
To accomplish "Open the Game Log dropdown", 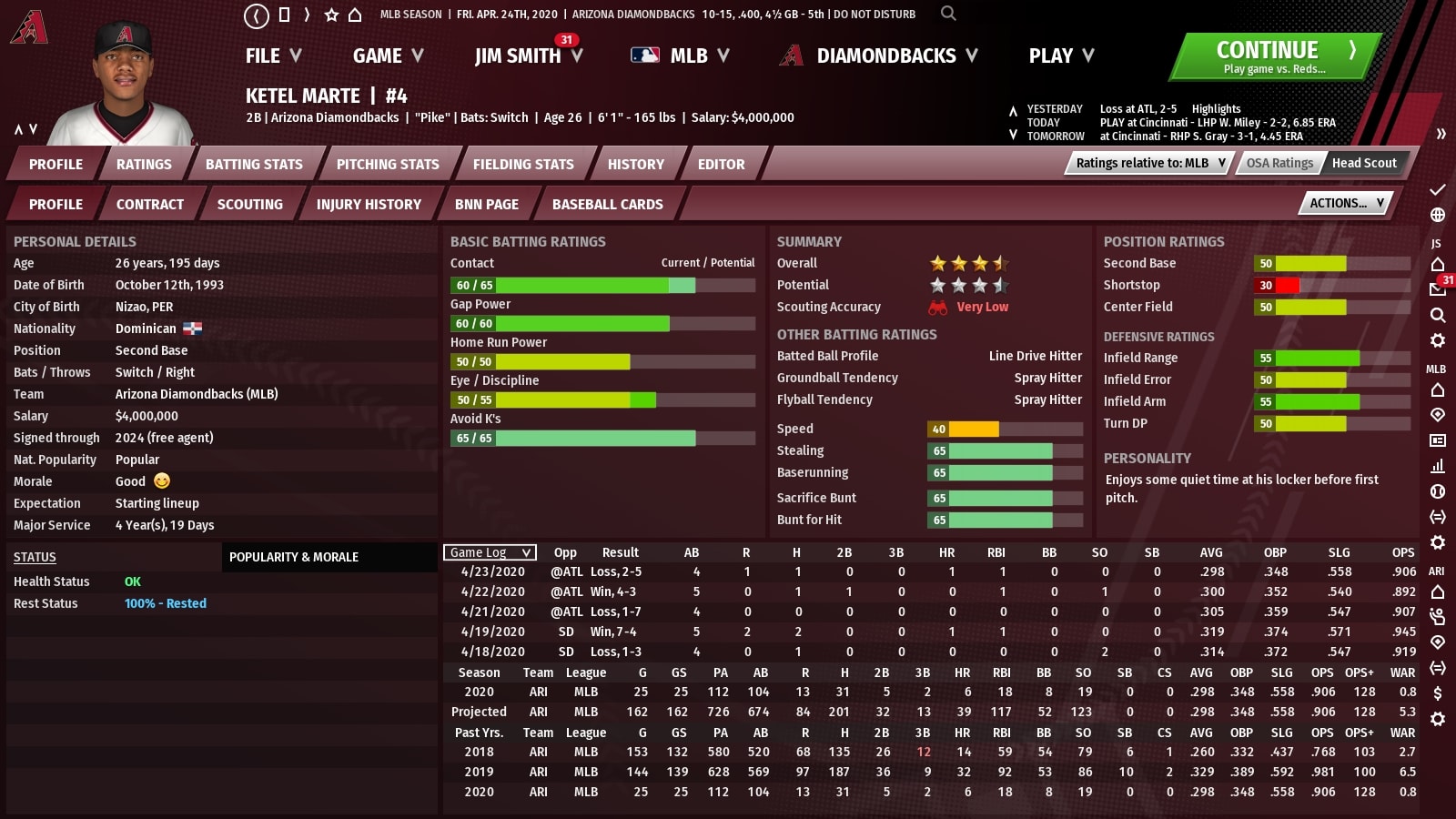I will [490, 552].
